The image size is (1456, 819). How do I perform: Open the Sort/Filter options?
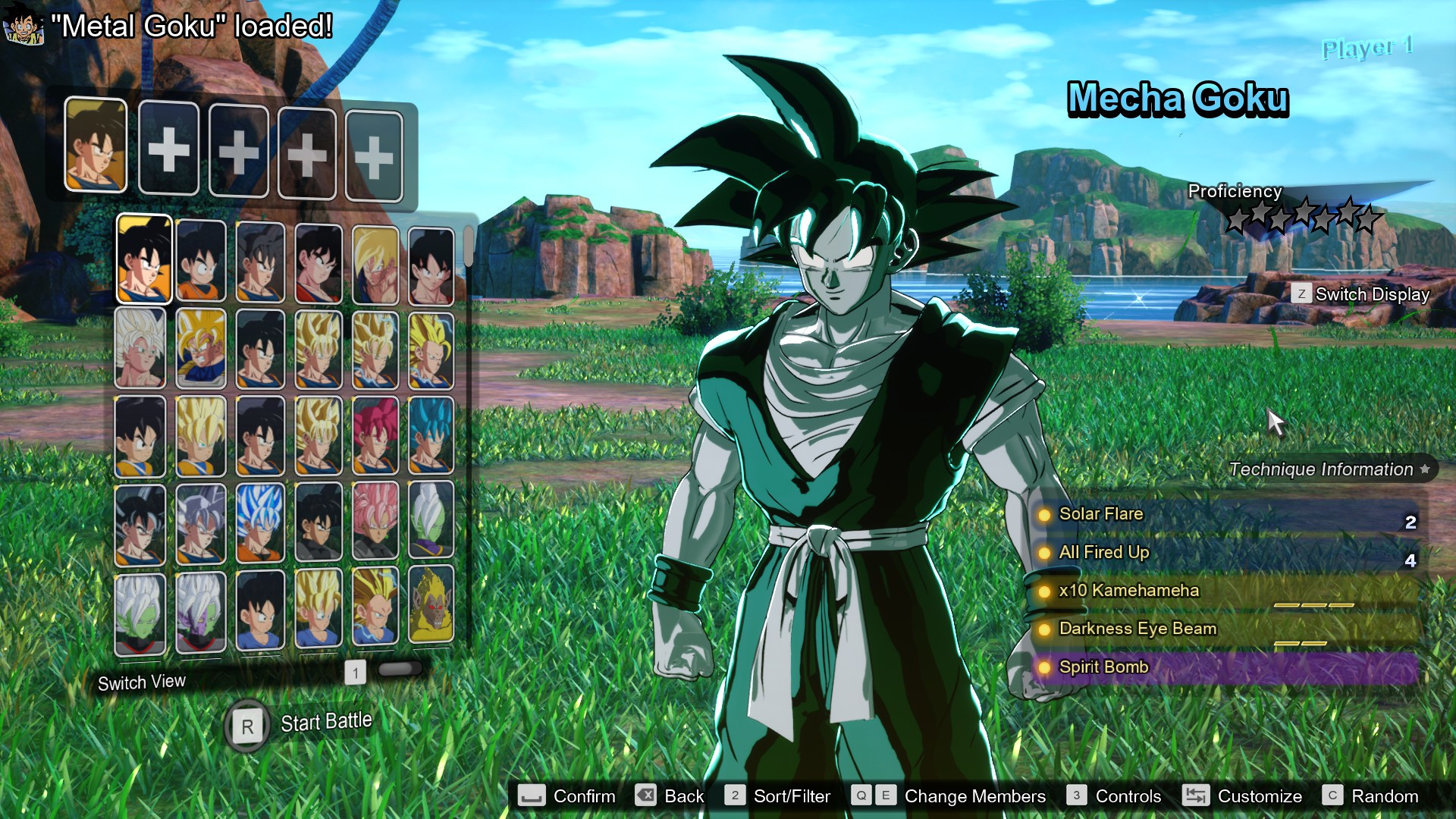coord(792,796)
